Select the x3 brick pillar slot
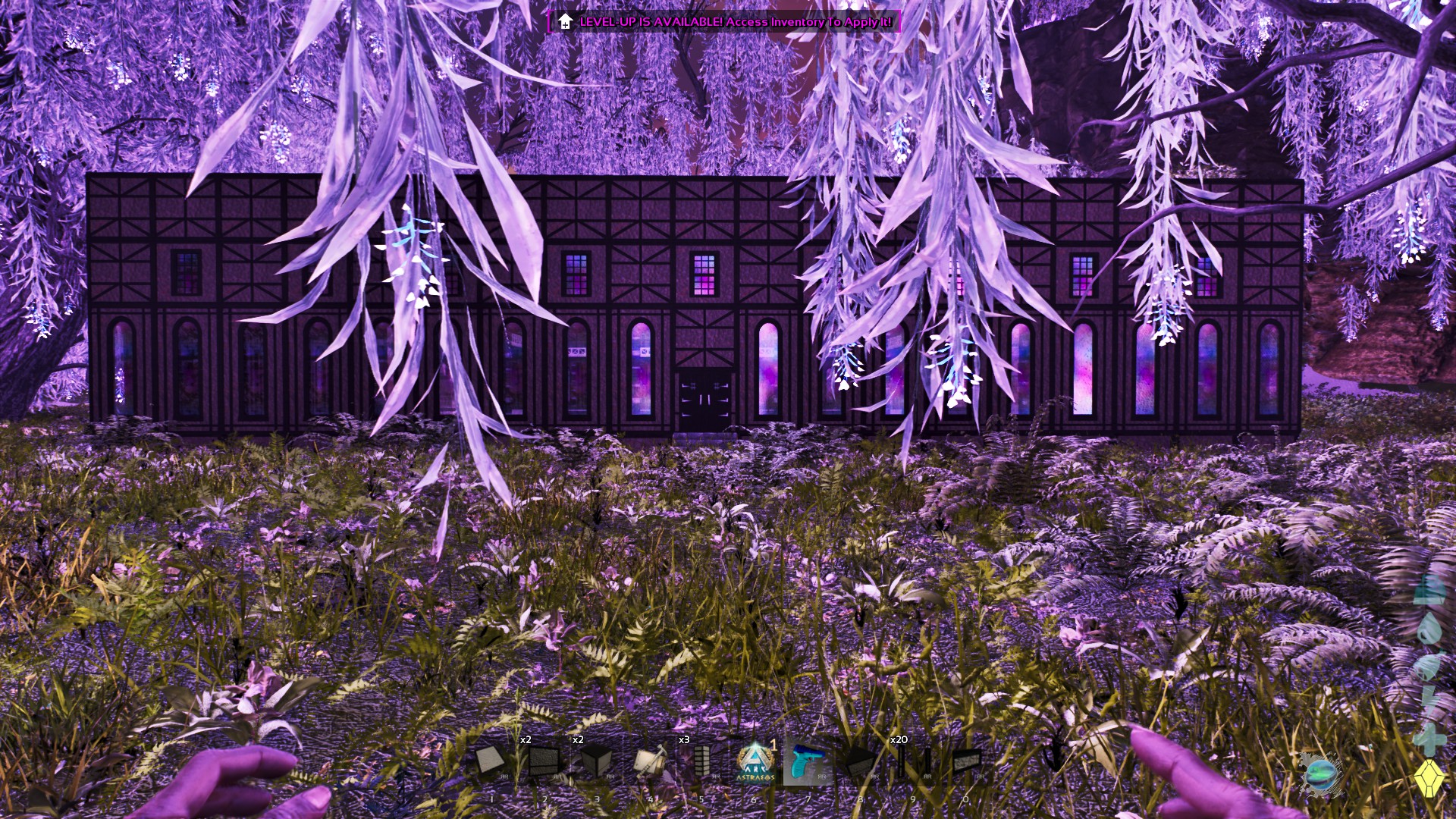 coord(701,762)
